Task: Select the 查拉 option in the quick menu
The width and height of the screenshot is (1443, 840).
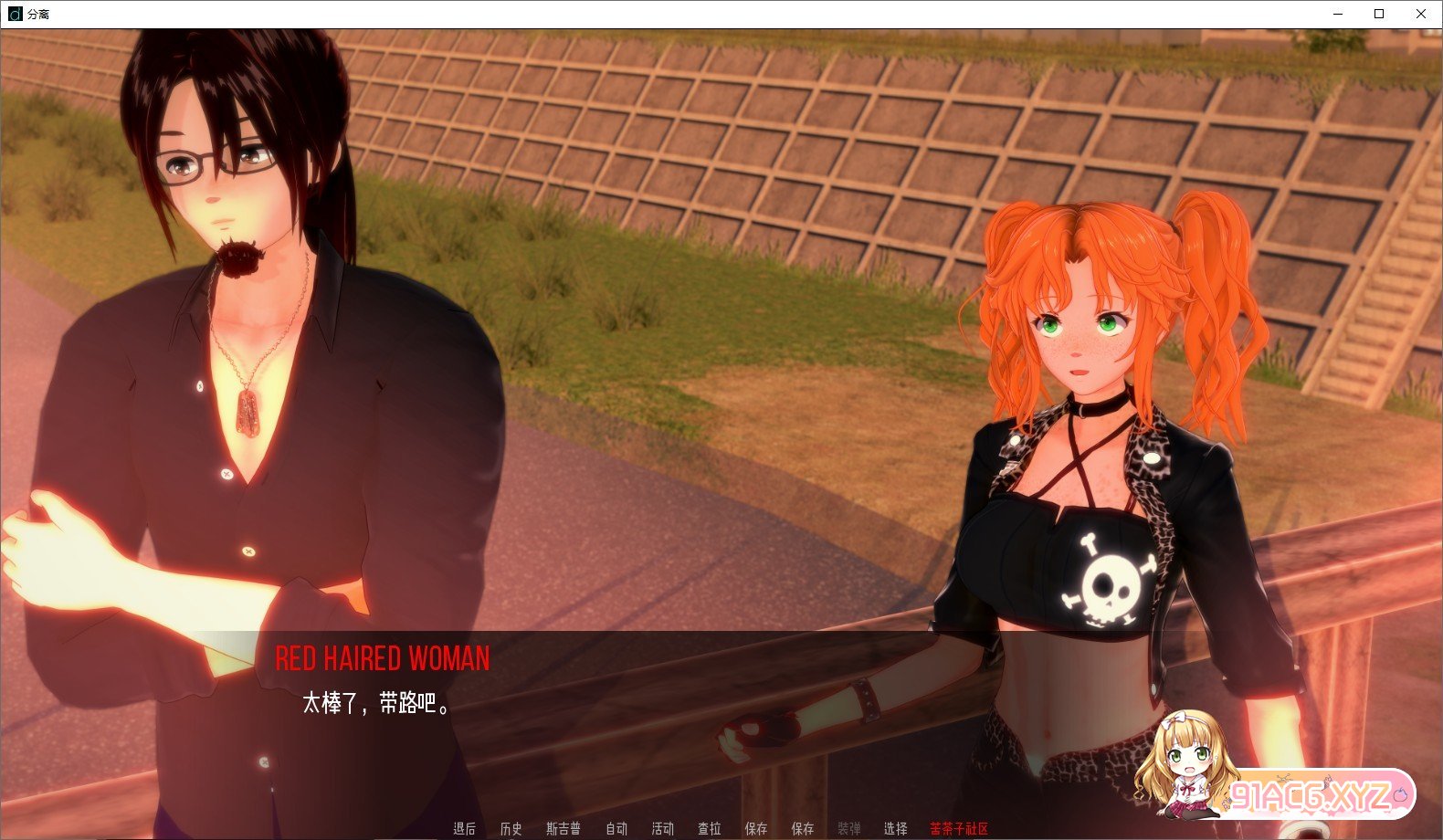Action: [711, 829]
